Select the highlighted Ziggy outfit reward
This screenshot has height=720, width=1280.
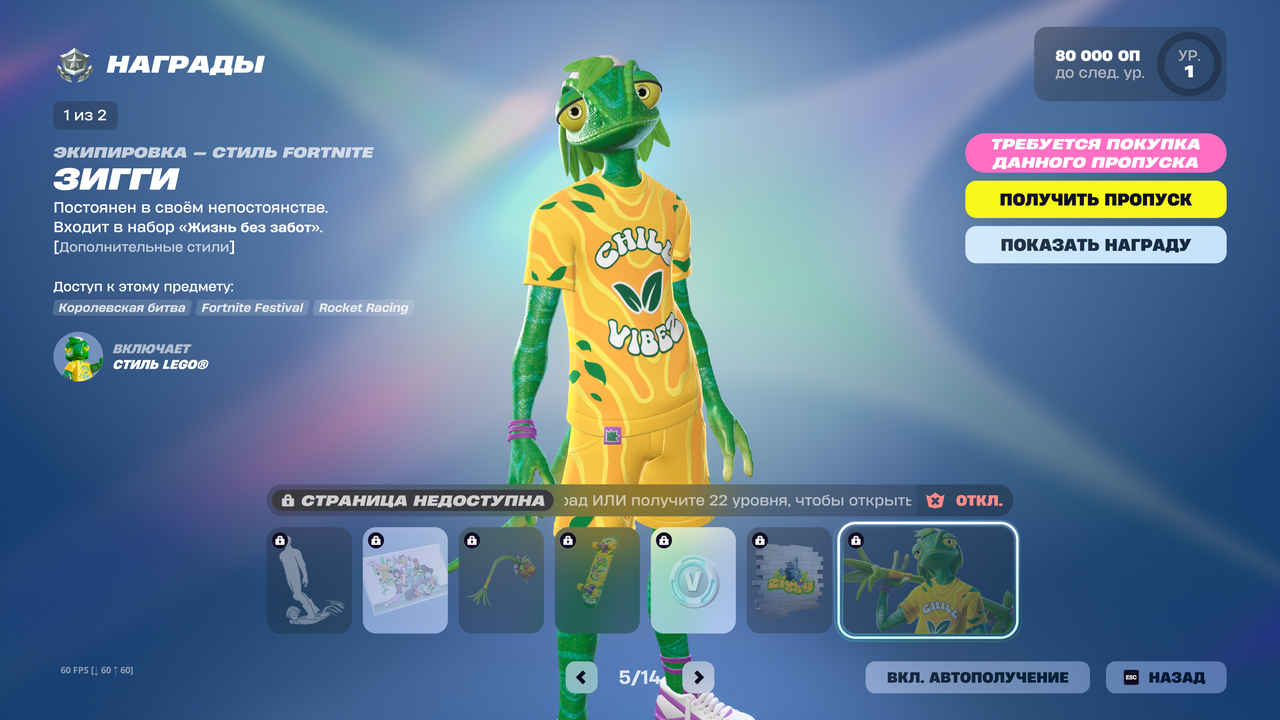point(928,581)
